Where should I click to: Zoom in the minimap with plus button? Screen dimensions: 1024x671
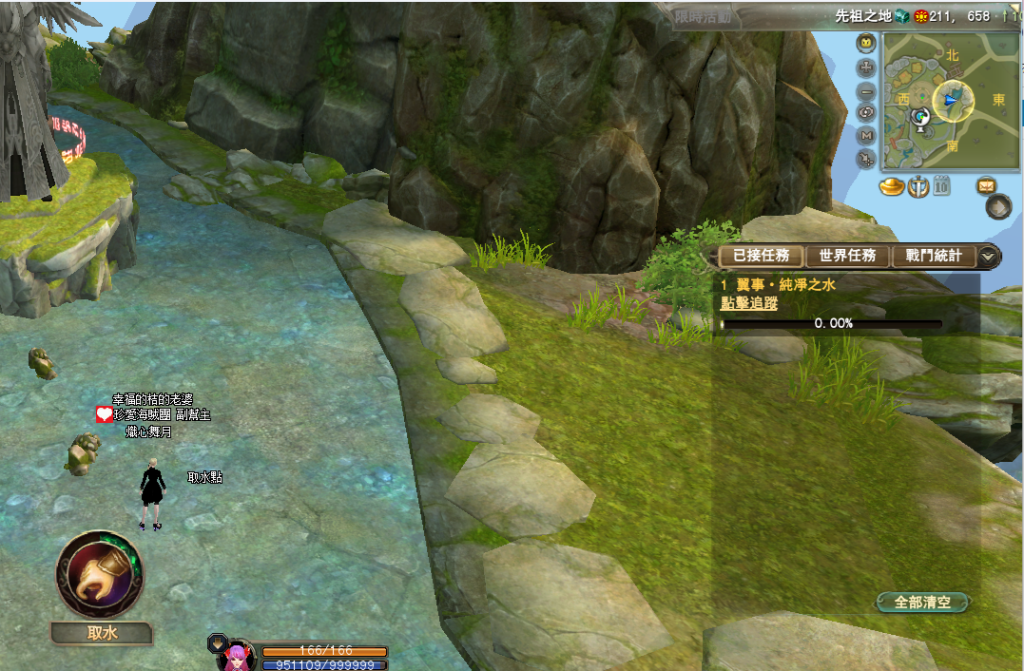point(866,67)
